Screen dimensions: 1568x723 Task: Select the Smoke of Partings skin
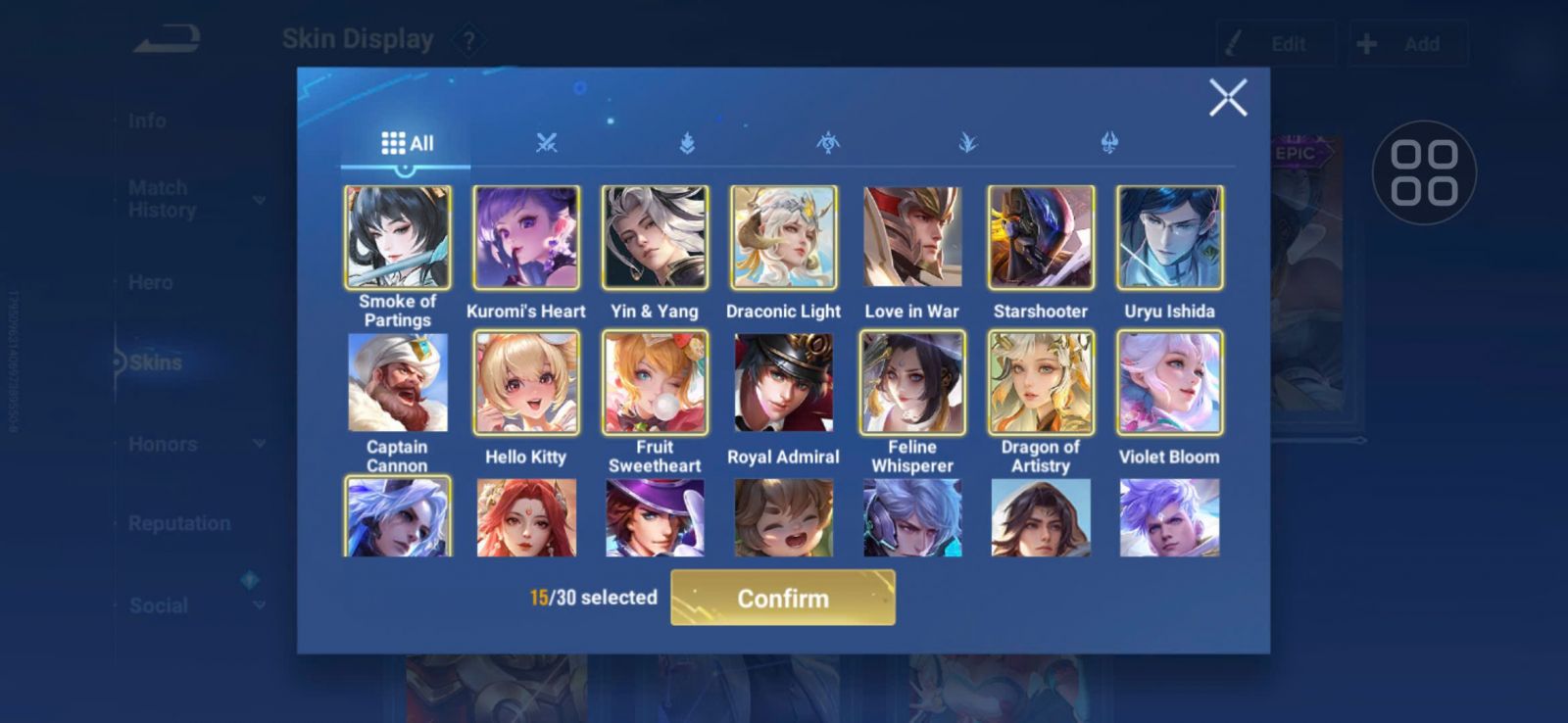398,238
